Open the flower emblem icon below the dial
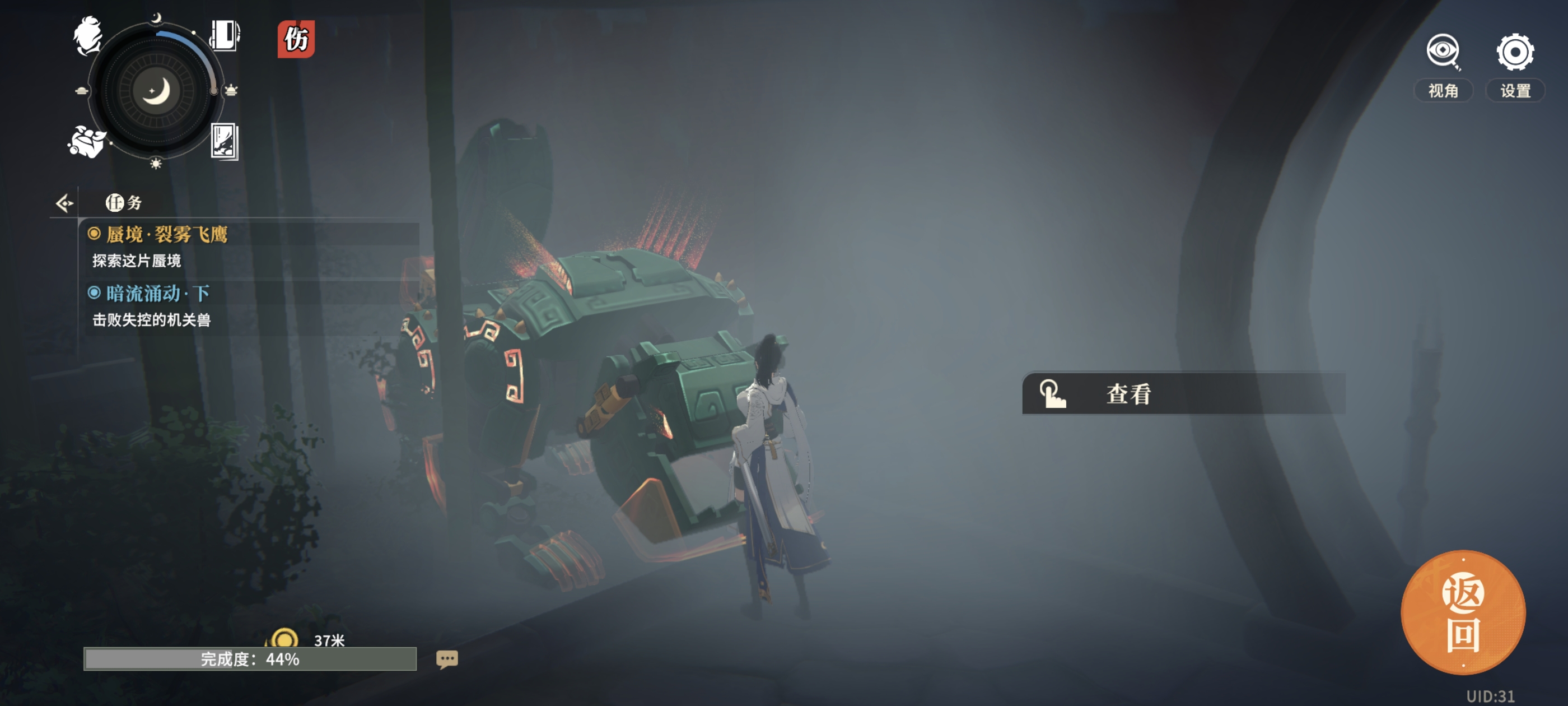 point(86,142)
